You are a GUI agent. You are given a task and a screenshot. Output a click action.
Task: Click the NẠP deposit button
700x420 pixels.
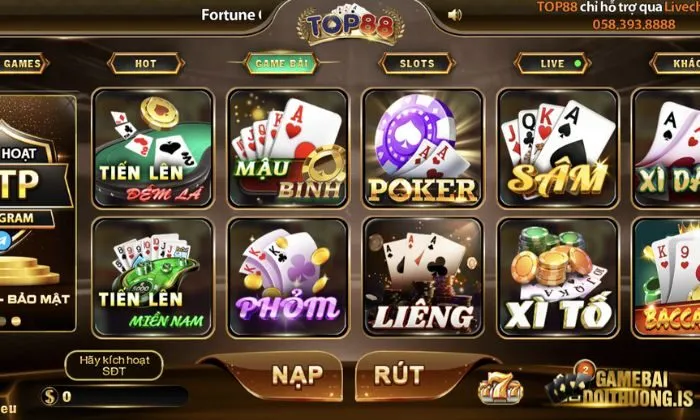click(297, 376)
